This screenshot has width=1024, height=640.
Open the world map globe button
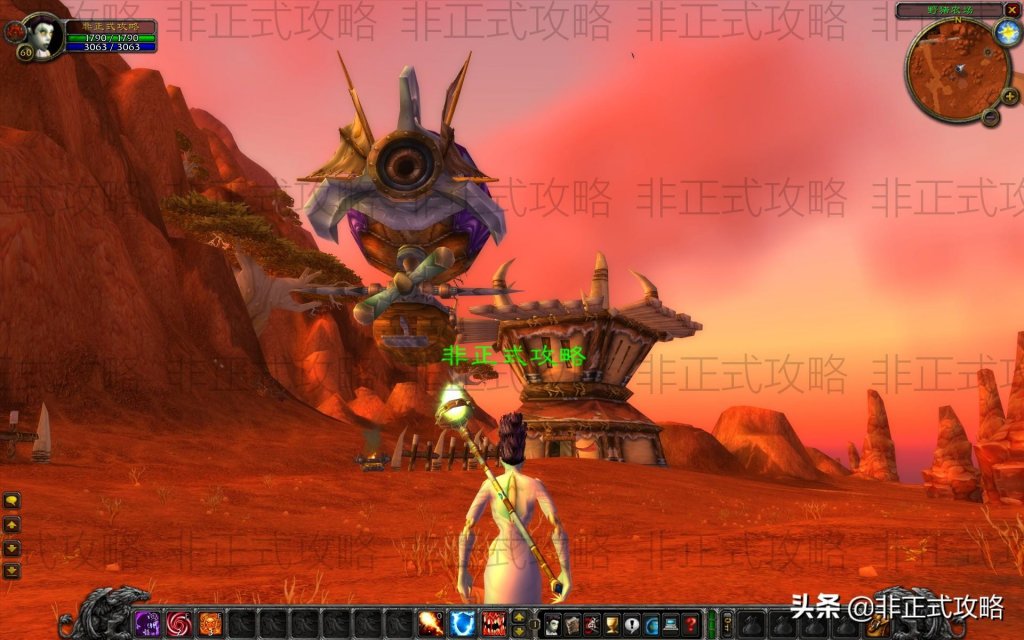click(x=651, y=624)
